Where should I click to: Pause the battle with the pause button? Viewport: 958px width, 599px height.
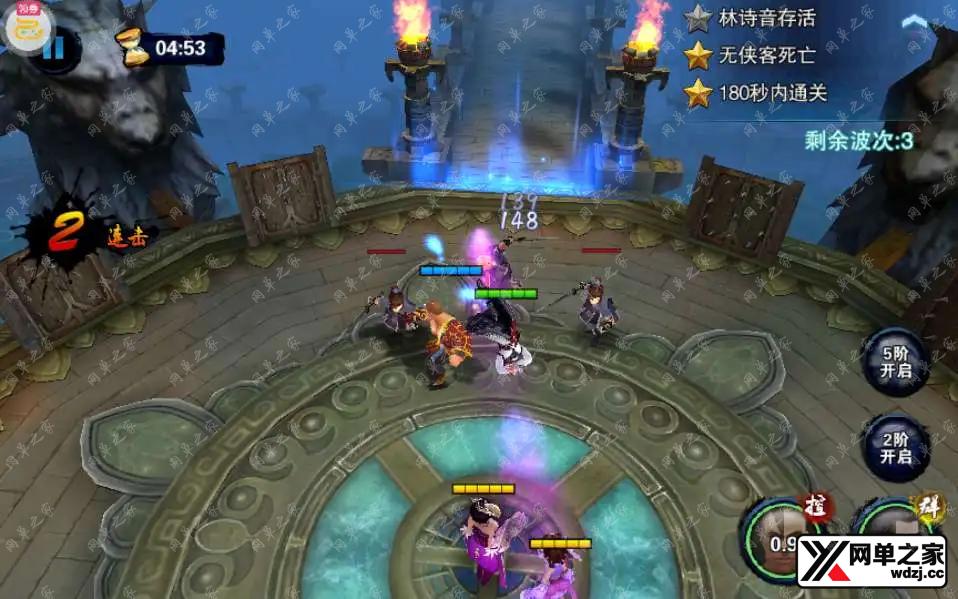point(52,47)
